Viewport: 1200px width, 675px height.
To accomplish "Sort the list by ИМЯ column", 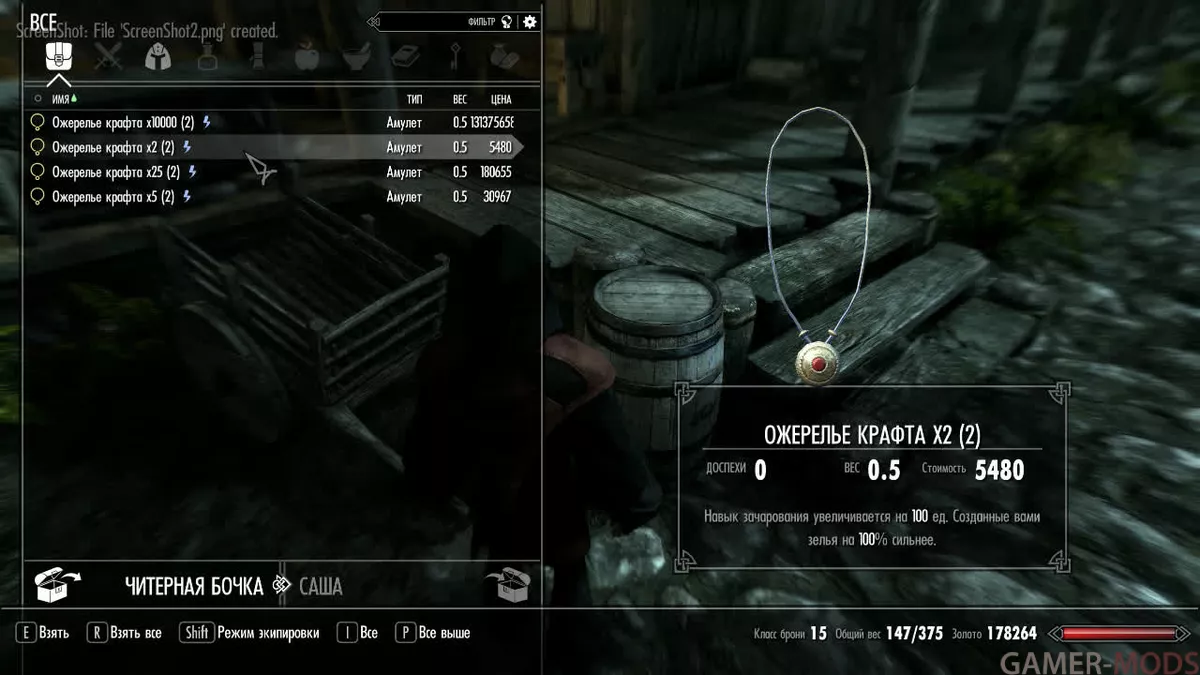I will click(x=60, y=99).
